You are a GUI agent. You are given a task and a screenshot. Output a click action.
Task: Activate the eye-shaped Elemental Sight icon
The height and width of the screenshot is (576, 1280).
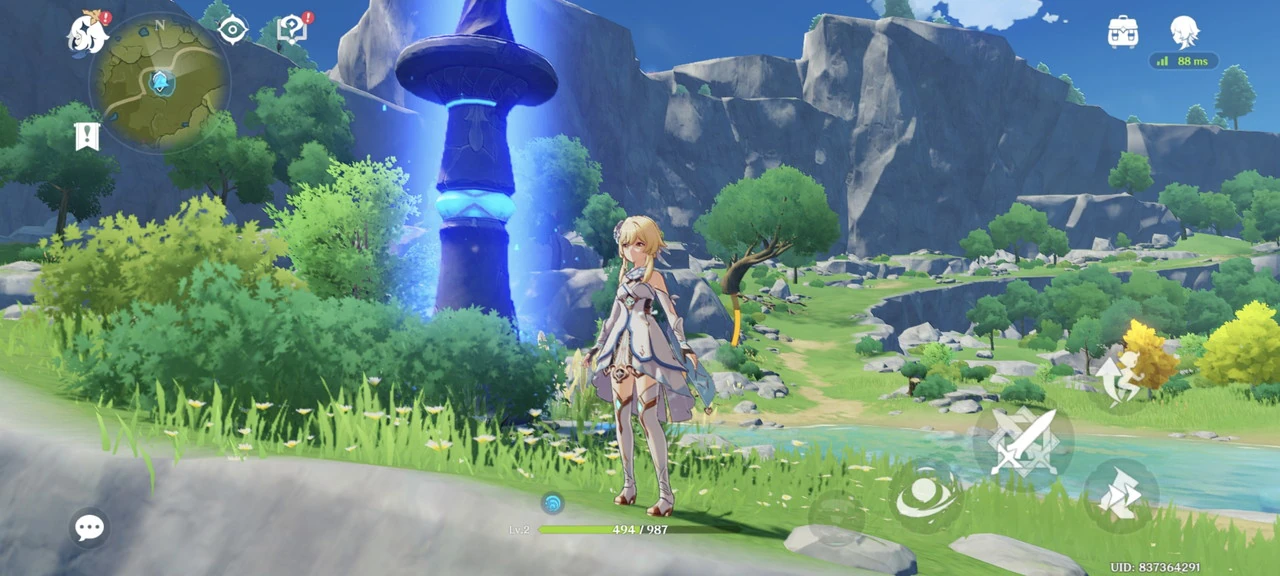pos(233,30)
